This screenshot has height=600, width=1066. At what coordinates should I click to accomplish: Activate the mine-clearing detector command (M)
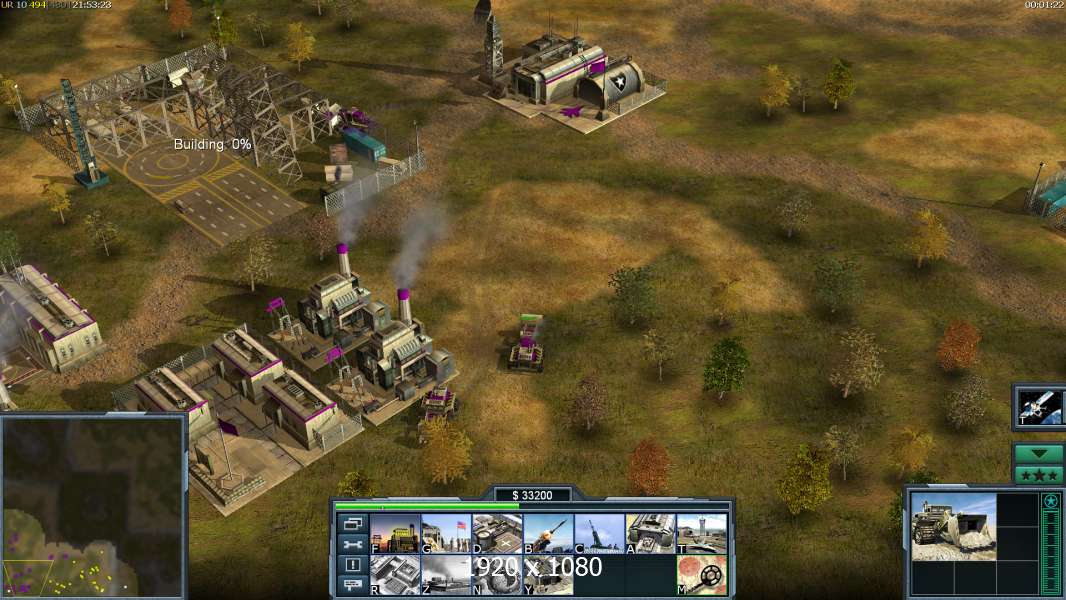(x=701, y=575)
